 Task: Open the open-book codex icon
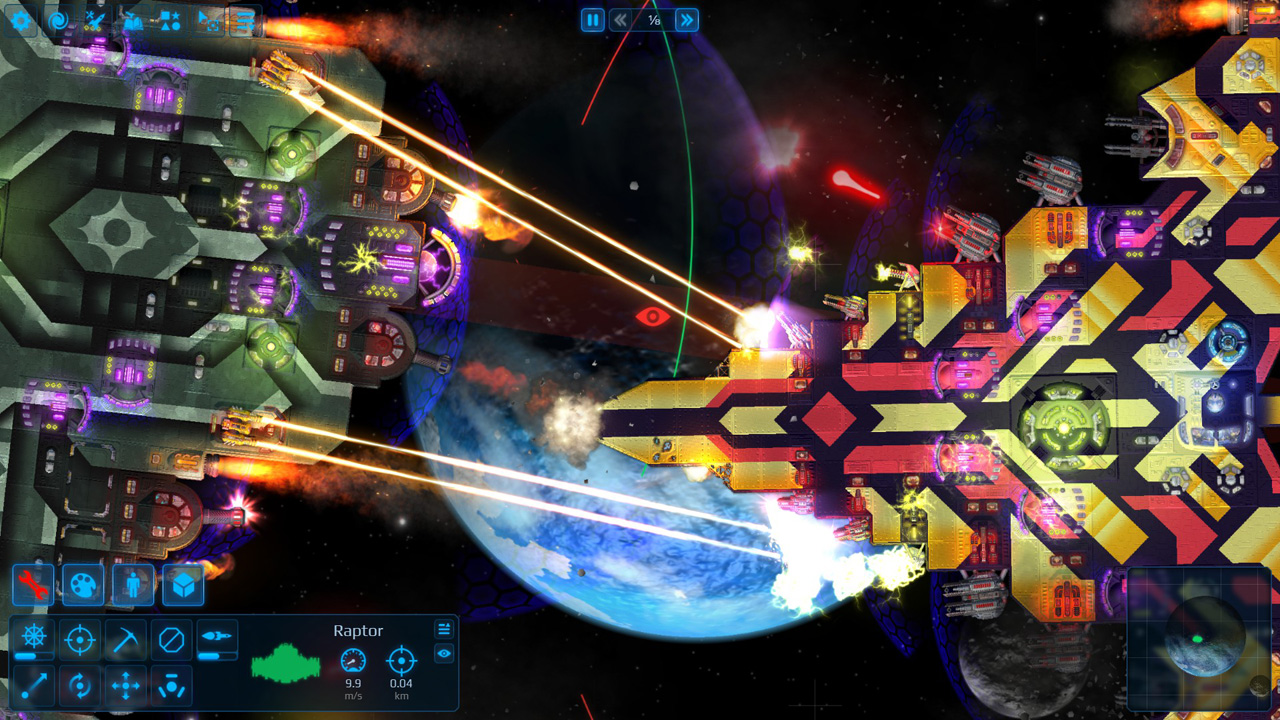click(x=133, y=19)
